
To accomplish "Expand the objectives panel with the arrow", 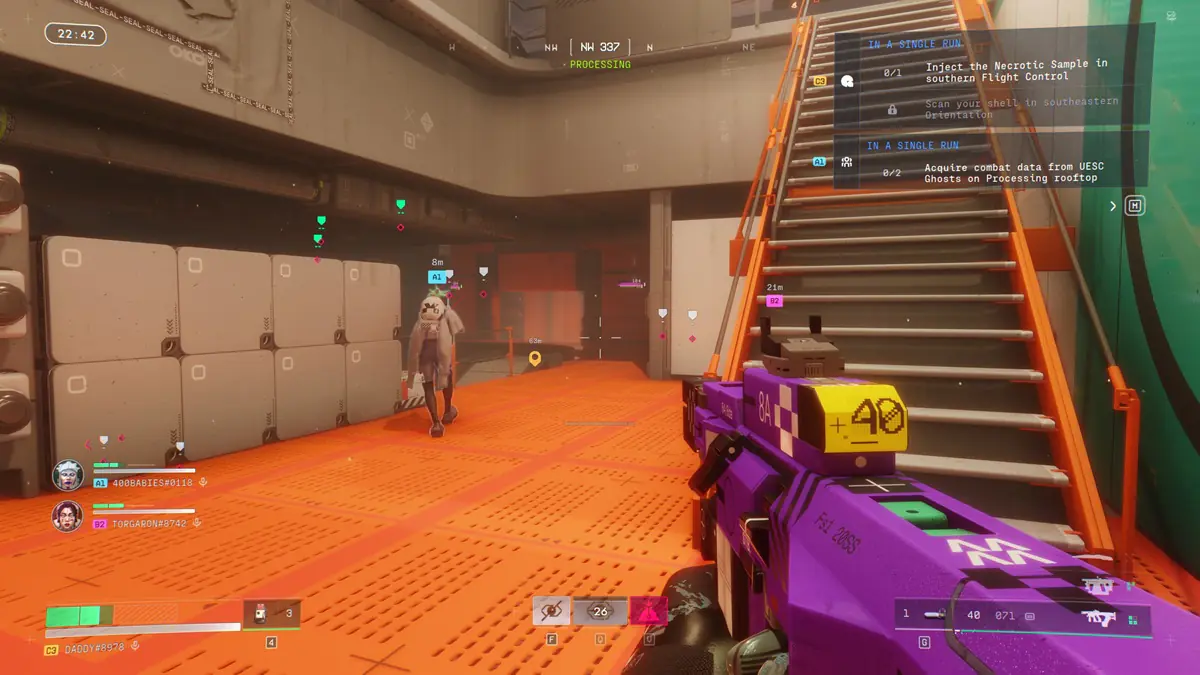I will 1113,206.
